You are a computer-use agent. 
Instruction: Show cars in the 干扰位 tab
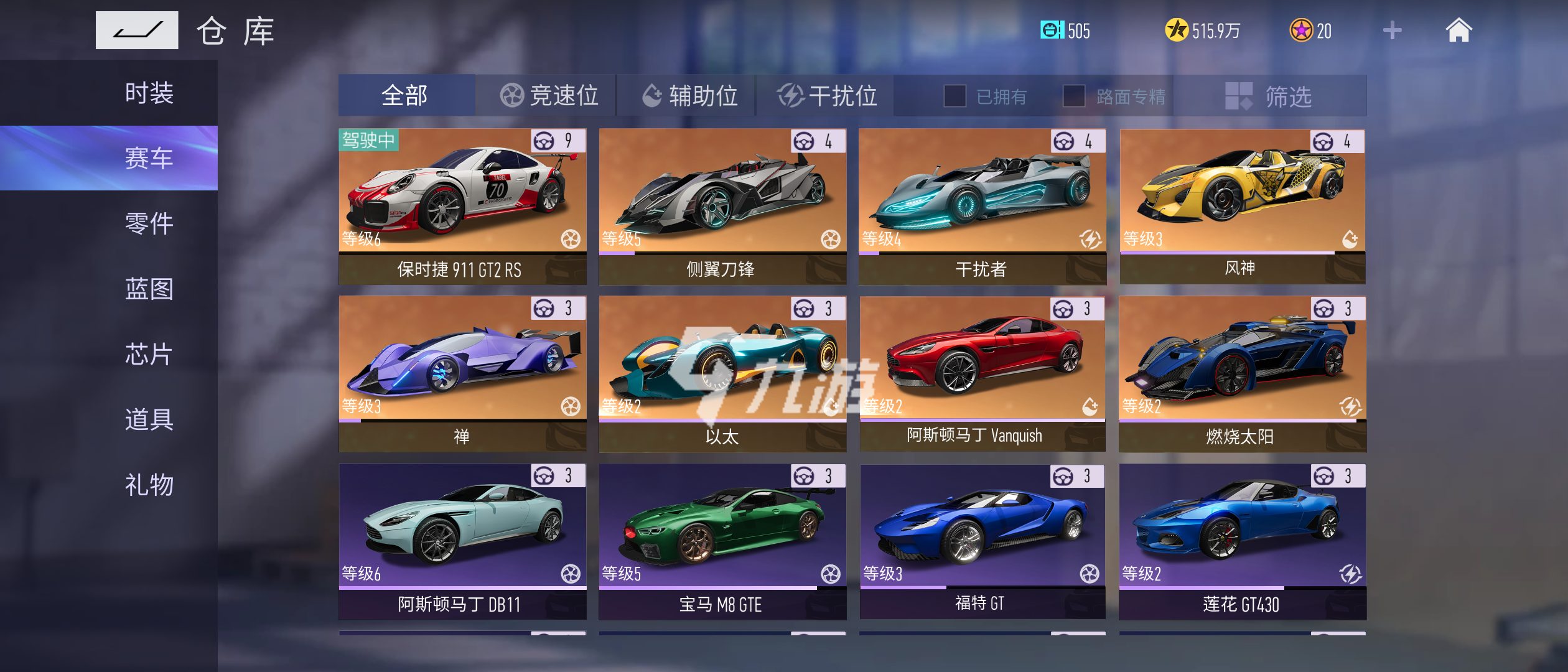pos(827,96)
